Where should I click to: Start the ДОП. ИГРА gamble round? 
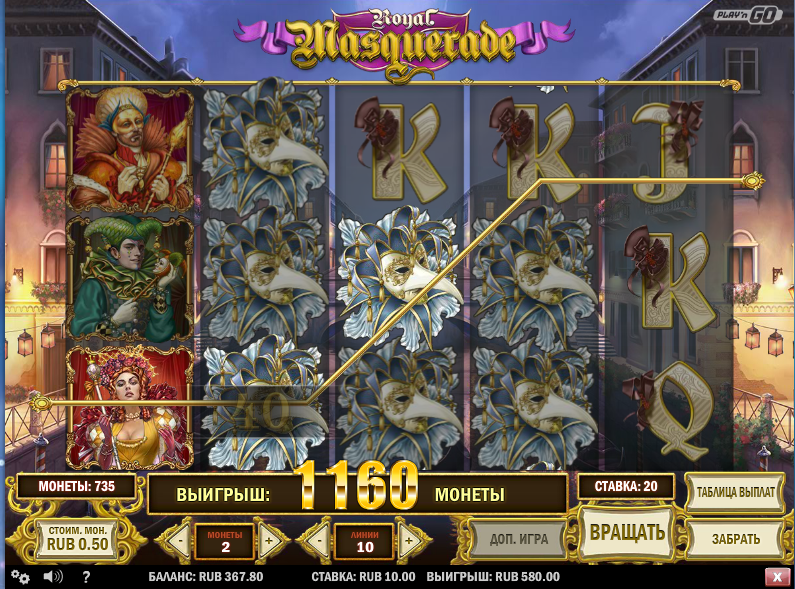pos(518,539)
